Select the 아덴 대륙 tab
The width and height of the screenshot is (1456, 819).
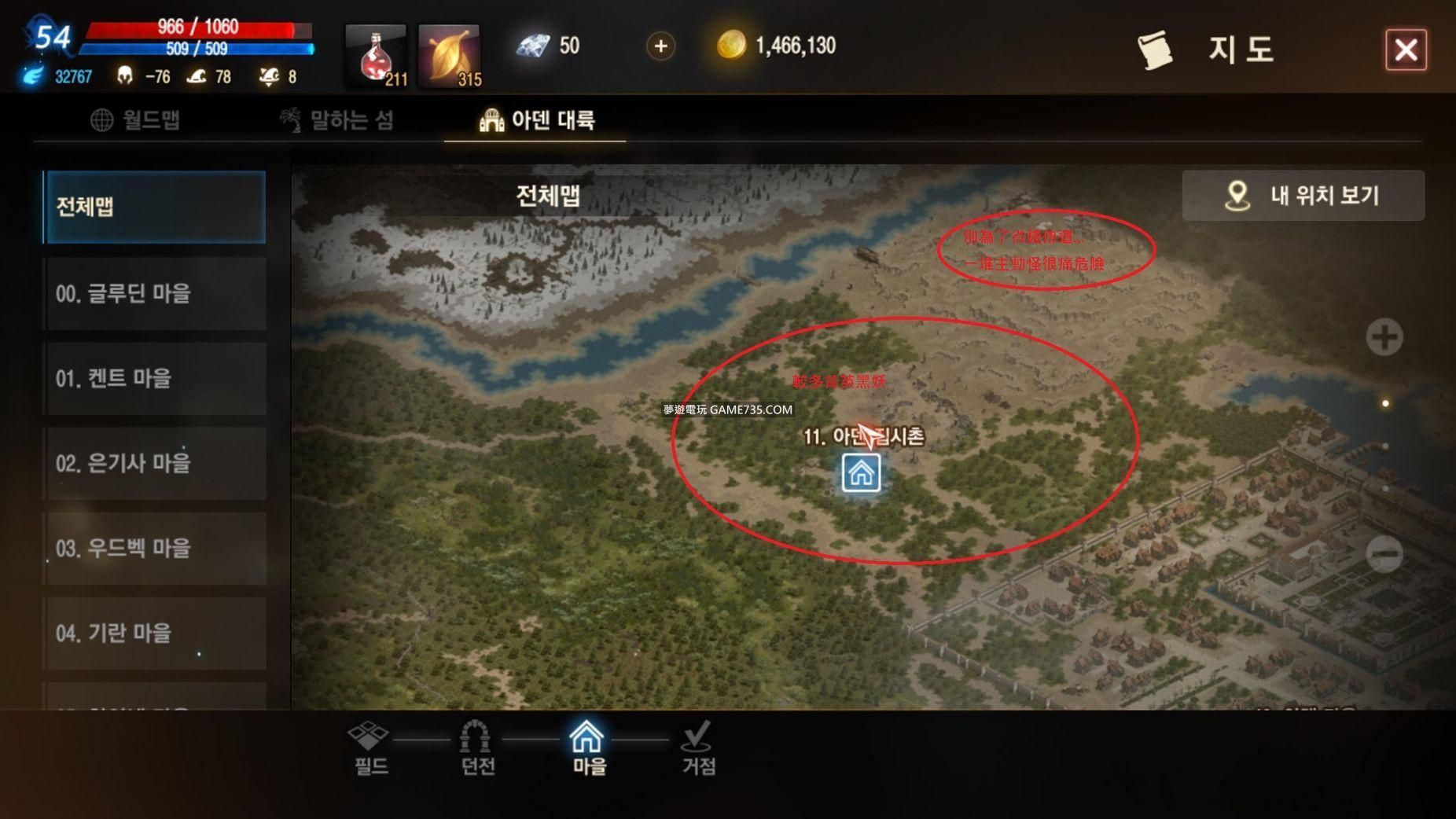pyautogui.click(x=536, y=120)
